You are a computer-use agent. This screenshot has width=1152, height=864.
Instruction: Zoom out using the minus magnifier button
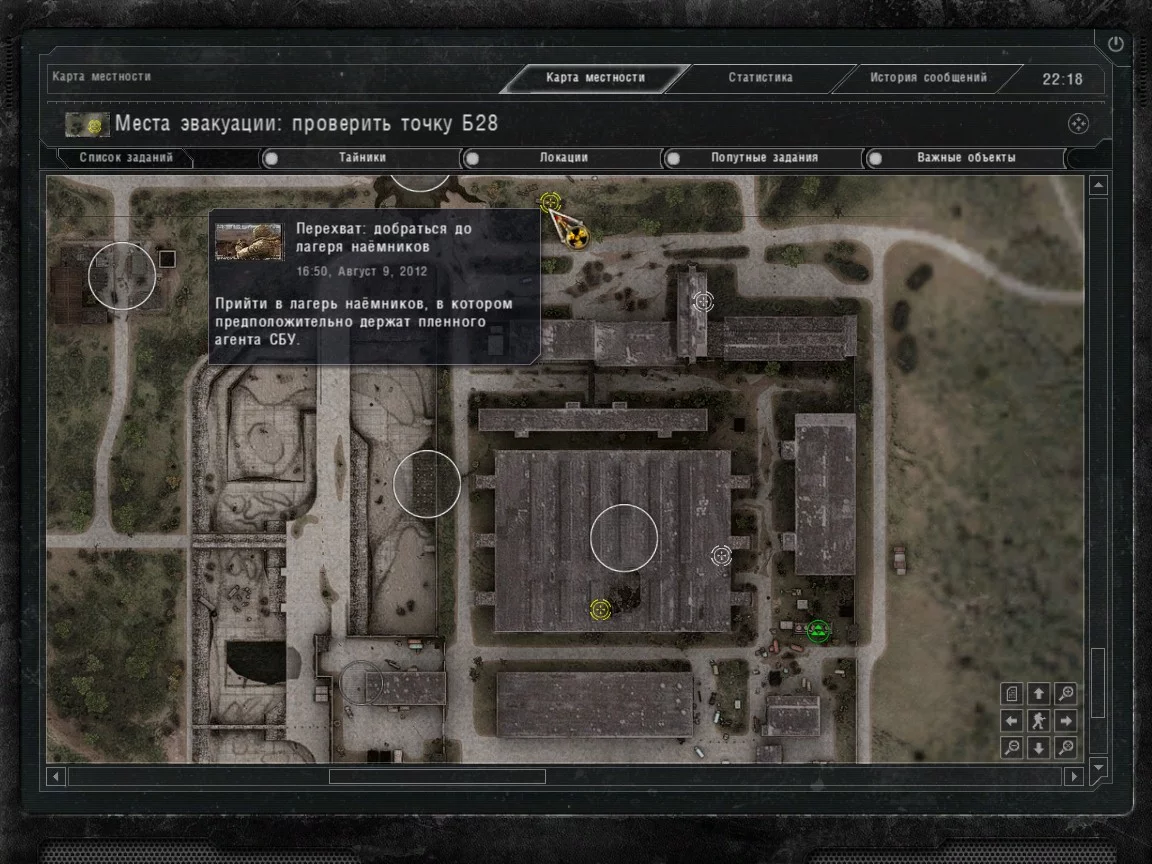click(x=1012, y=747)
